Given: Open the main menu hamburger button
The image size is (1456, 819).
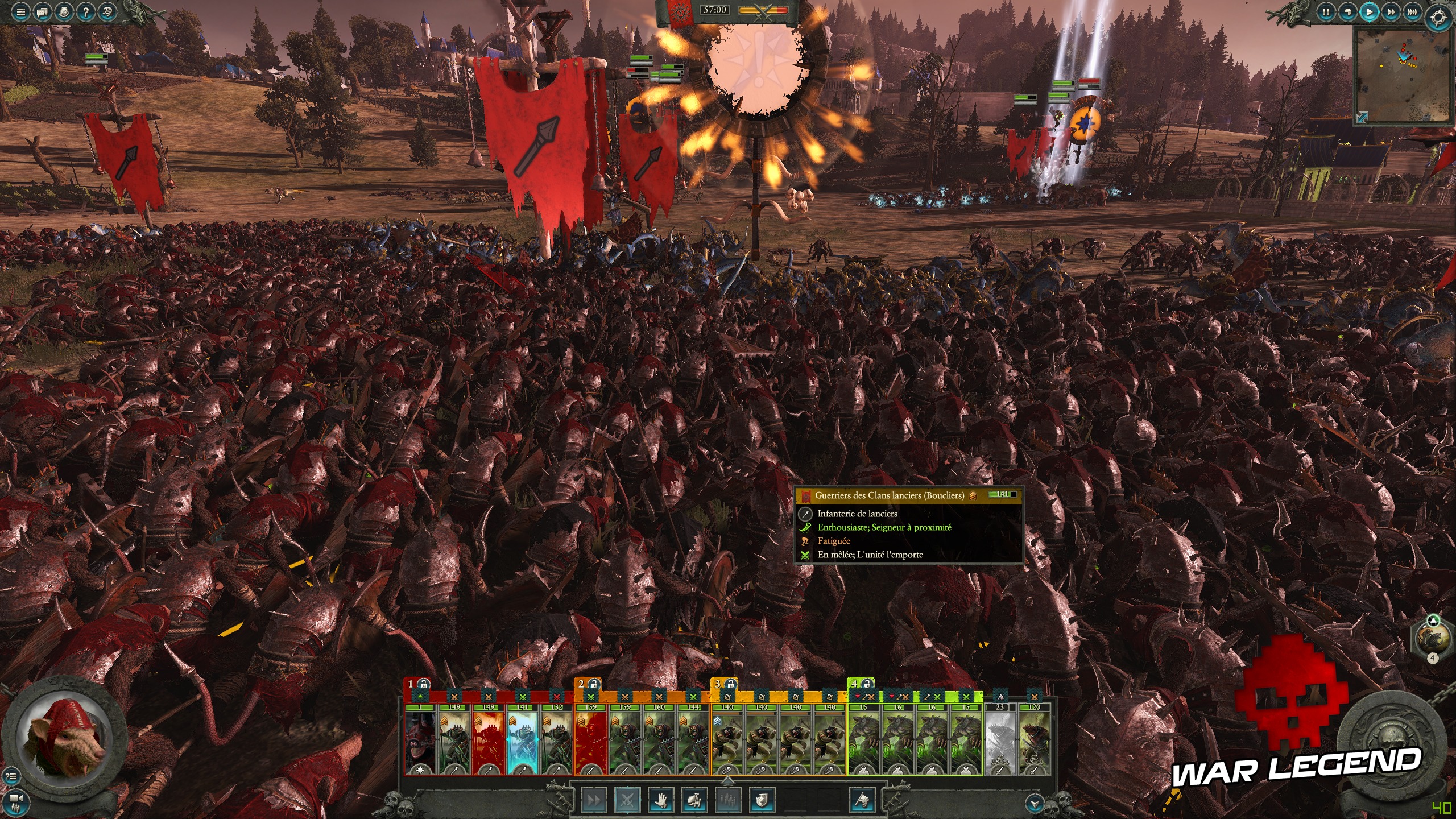Looking at the screenshot, I should 21,12.
